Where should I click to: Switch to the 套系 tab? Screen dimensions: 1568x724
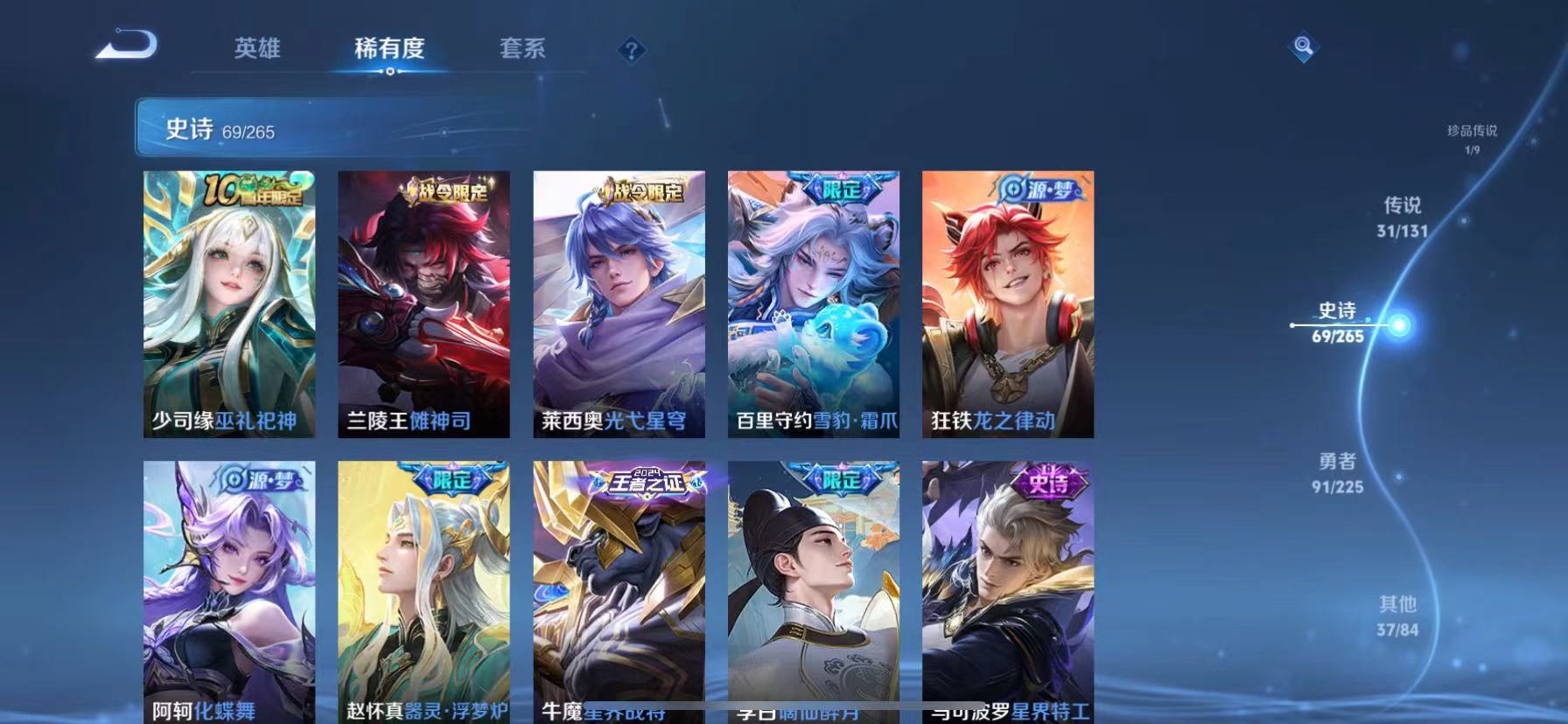522,50
